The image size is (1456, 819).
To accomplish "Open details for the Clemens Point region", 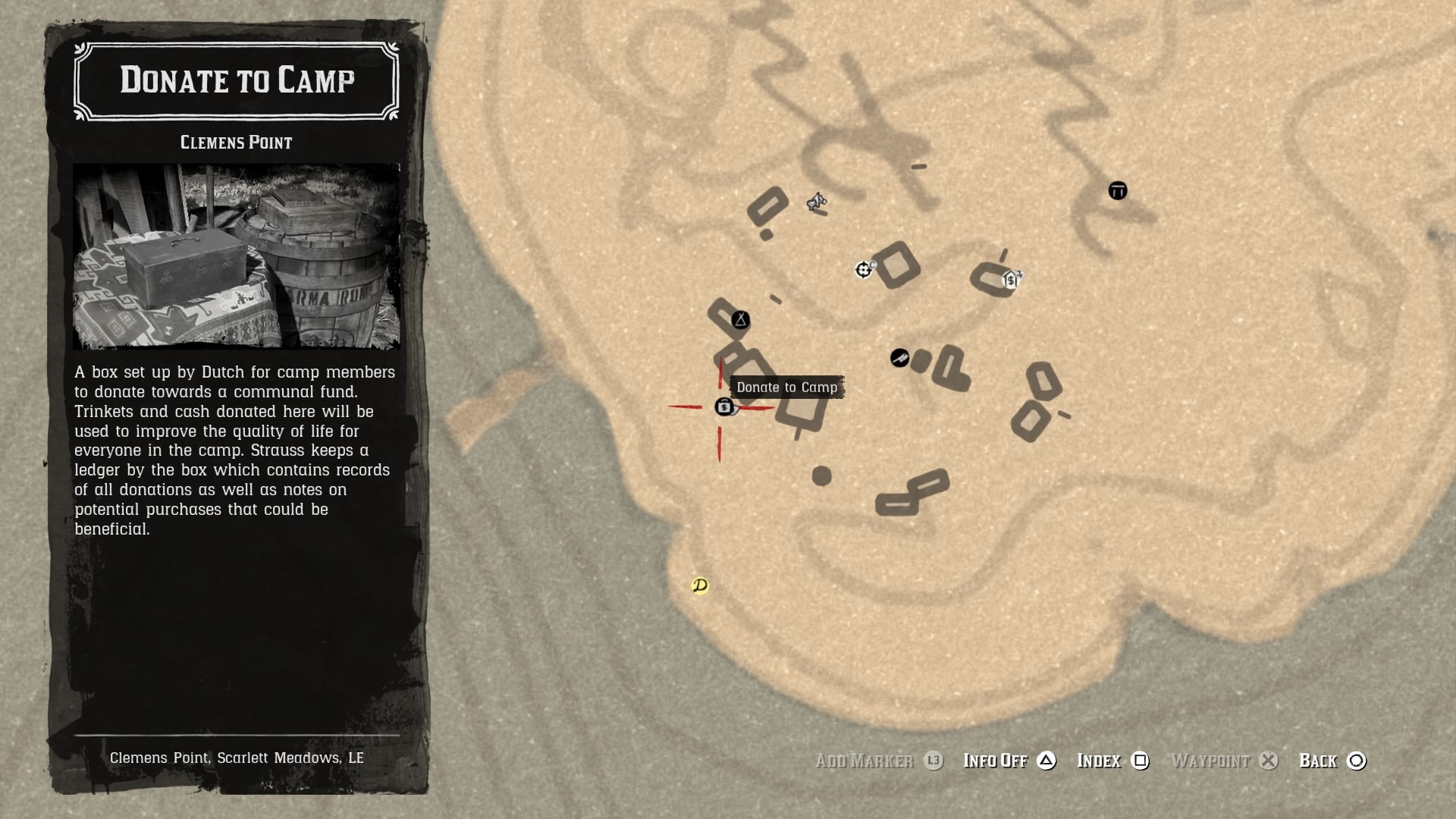I will (x=236, y=142).
